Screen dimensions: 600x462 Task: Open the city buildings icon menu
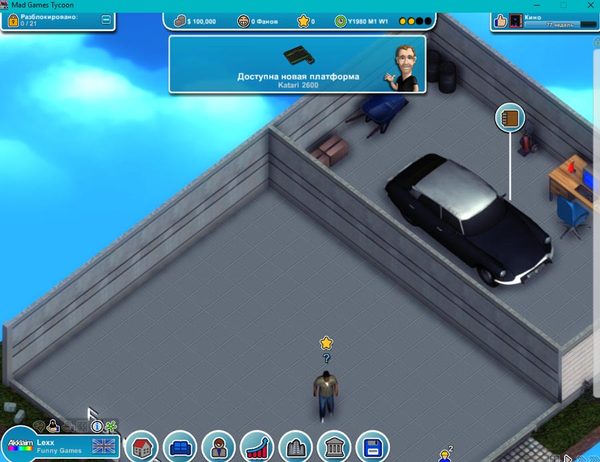click(295, 446)
